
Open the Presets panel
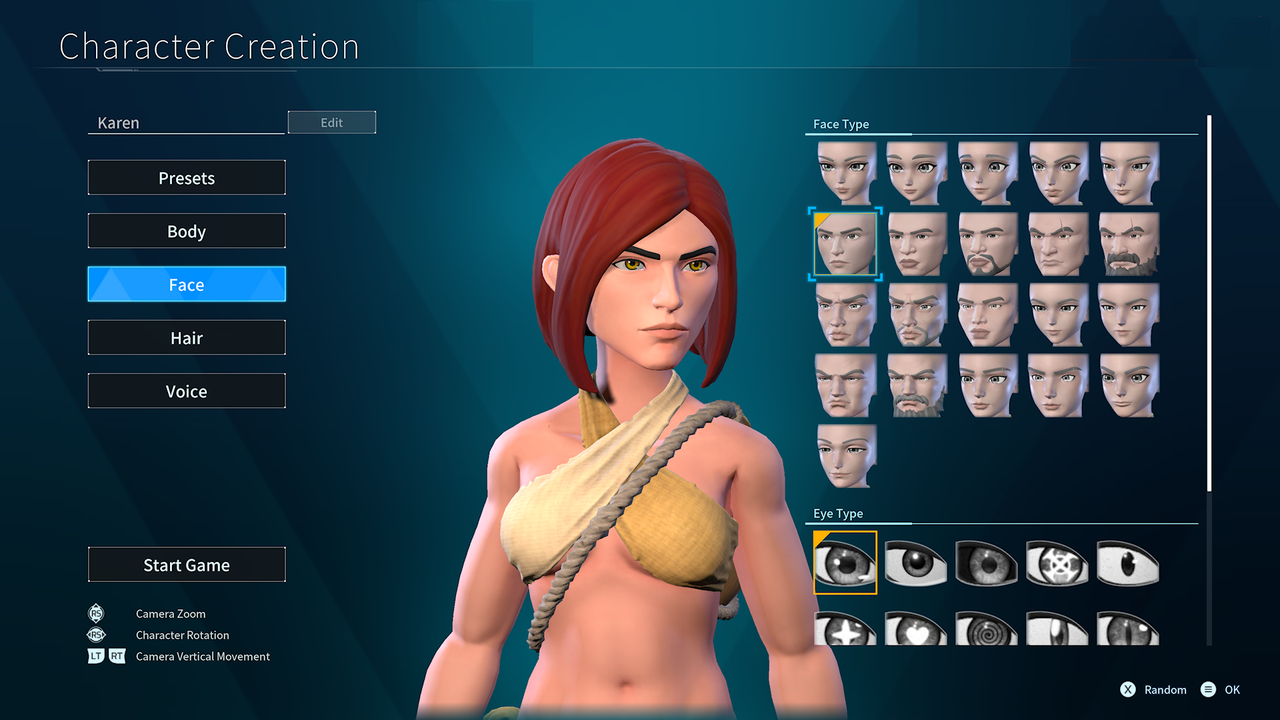pyautogui.click(x=186, y=177)
